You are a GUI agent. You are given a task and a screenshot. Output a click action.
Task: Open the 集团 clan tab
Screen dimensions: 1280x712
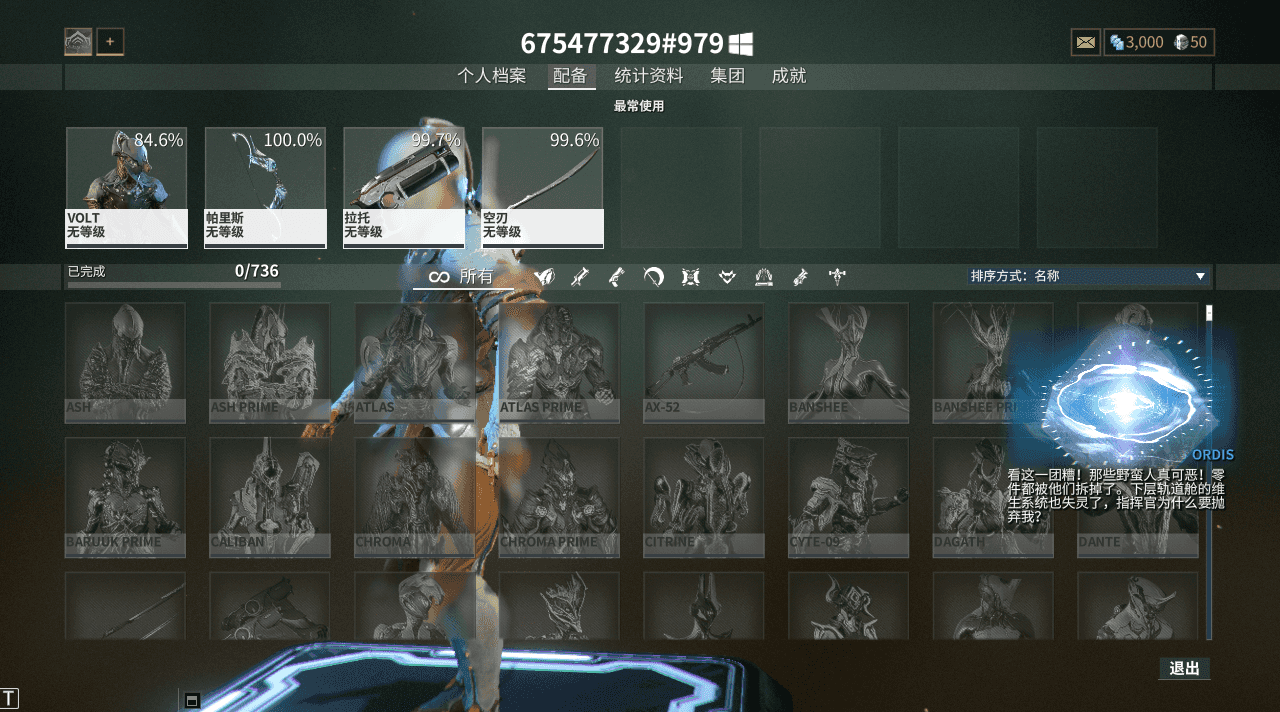click(x=727, y=76)
